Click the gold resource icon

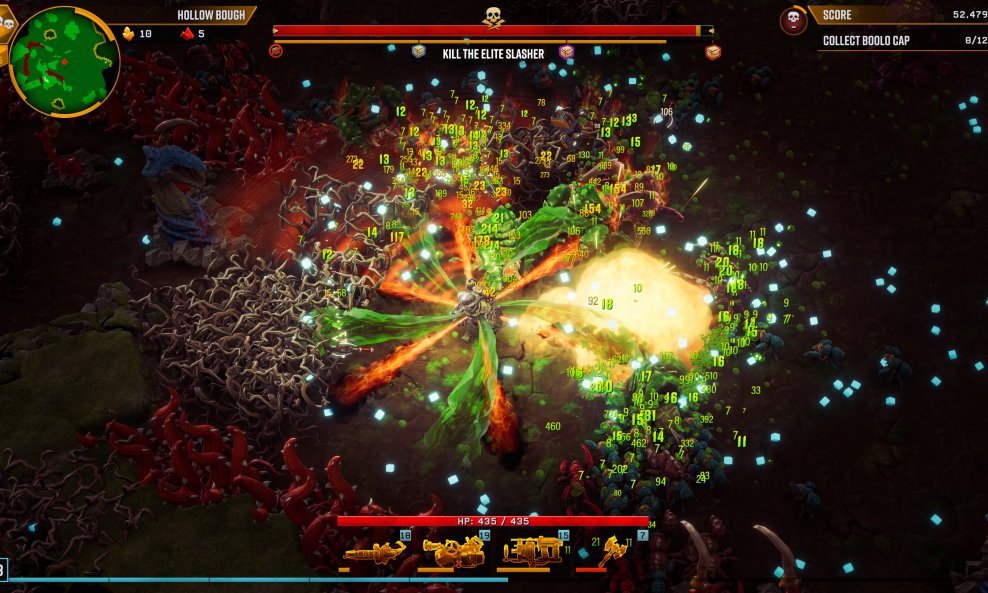tap(128, 33)
